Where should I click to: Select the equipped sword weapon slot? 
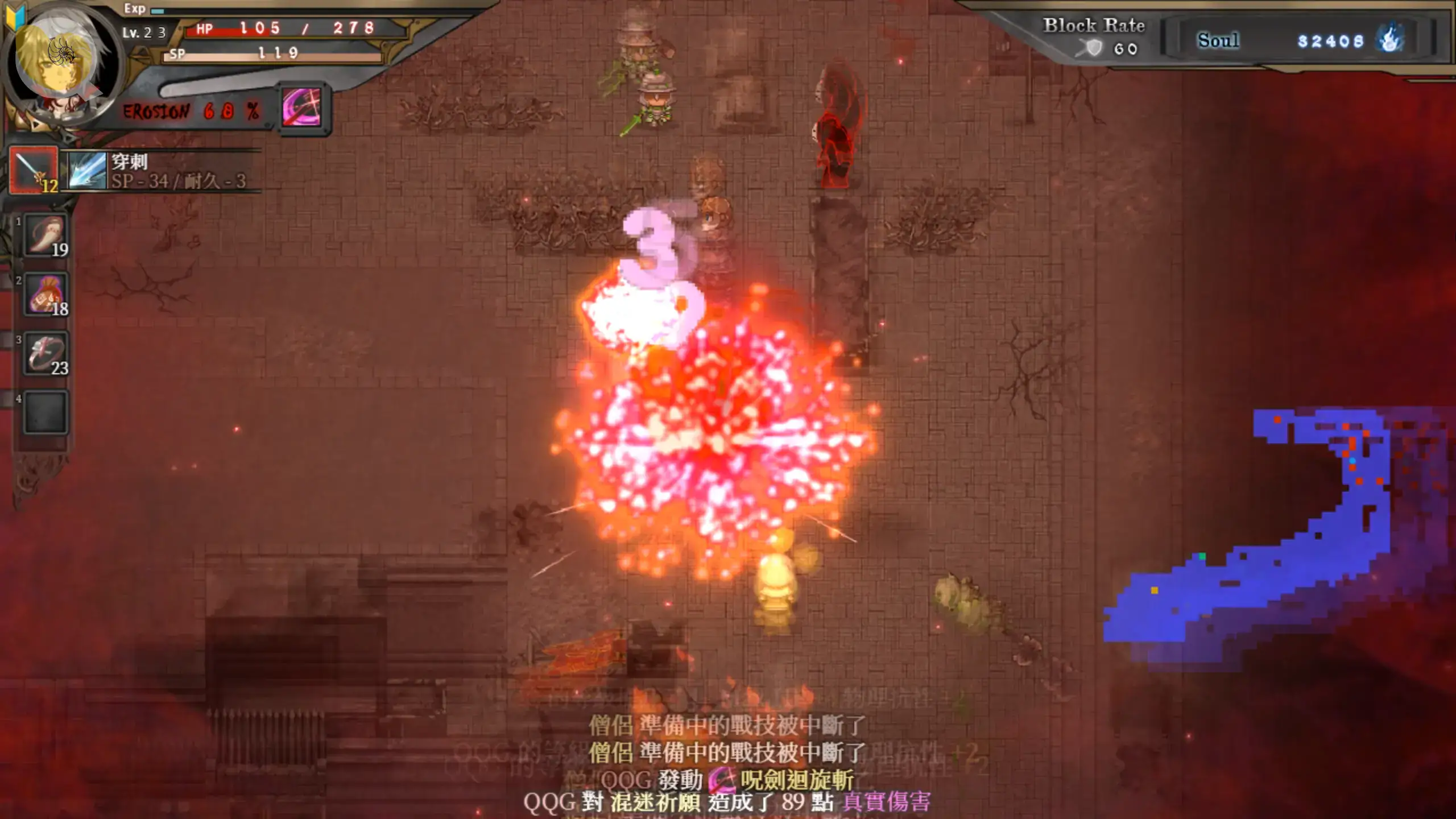[34, 170]
